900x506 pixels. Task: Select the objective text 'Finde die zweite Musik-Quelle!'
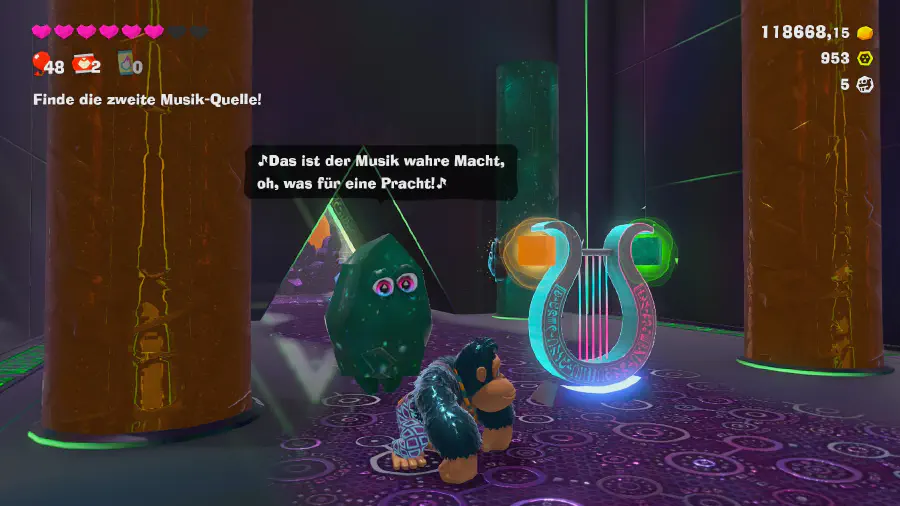[x=147, y=99]
